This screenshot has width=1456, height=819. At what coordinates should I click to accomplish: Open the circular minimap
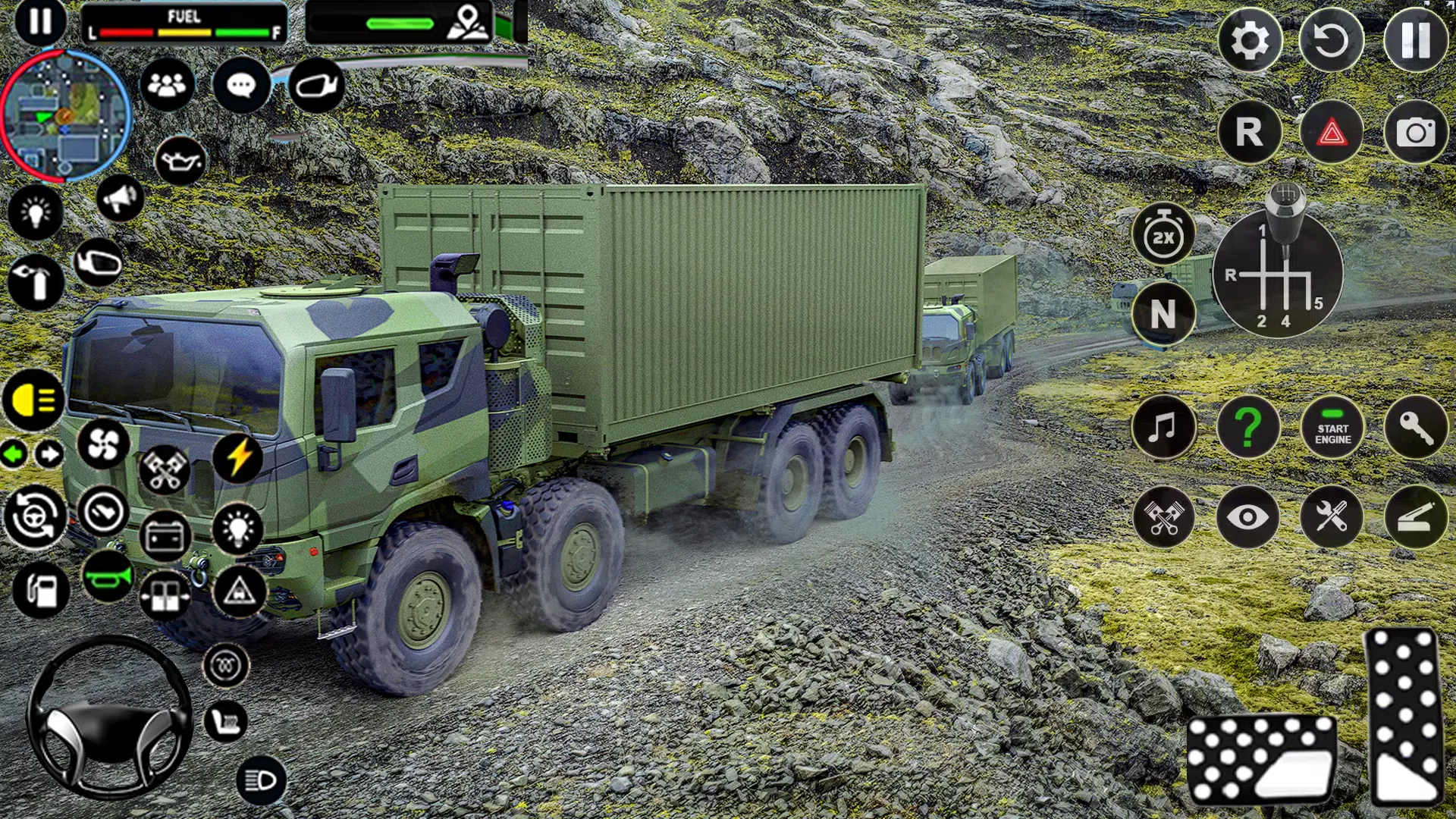coord(65,116)
